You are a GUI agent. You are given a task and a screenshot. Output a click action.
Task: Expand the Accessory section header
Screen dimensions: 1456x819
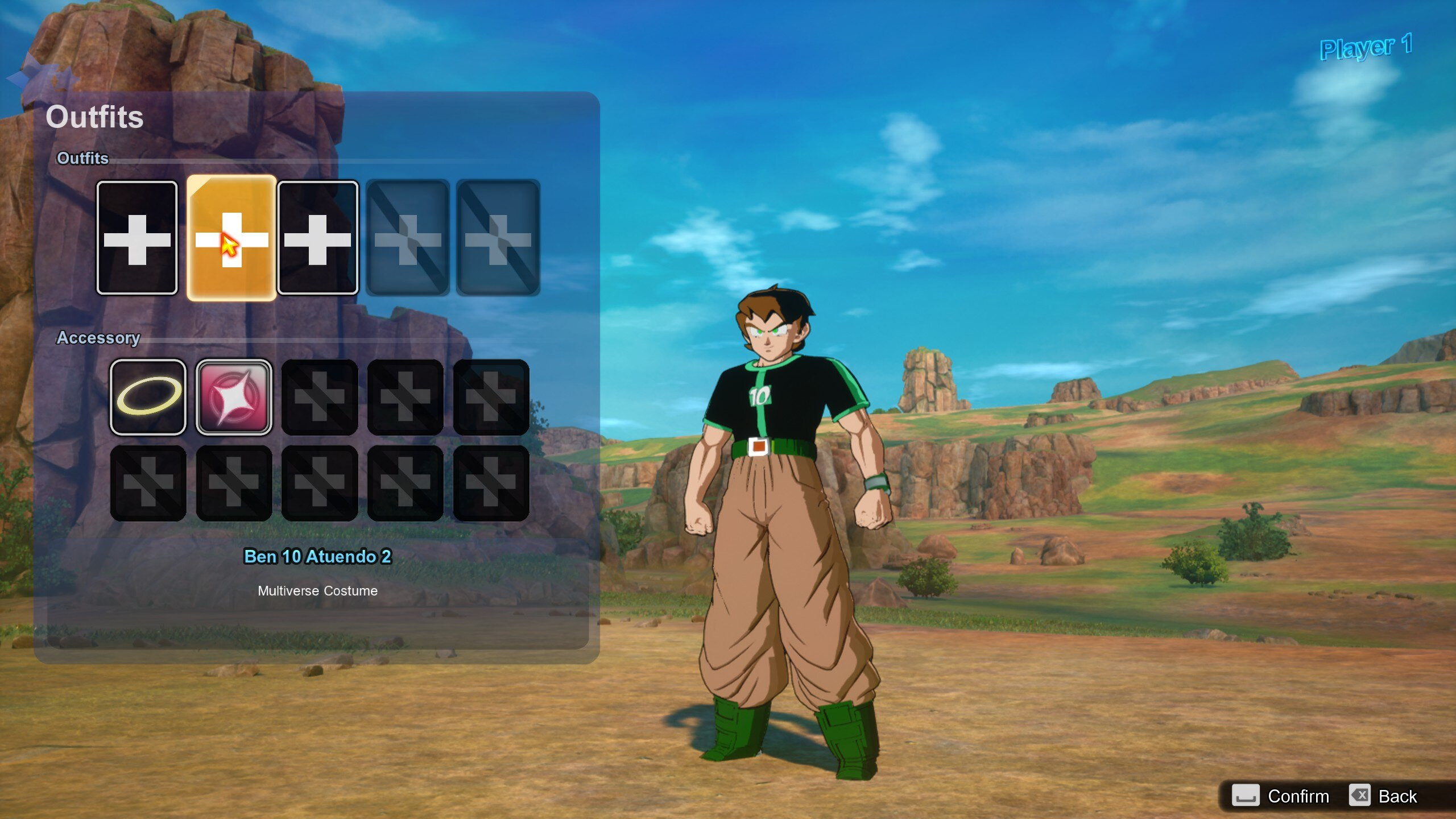tap(98, 337)
